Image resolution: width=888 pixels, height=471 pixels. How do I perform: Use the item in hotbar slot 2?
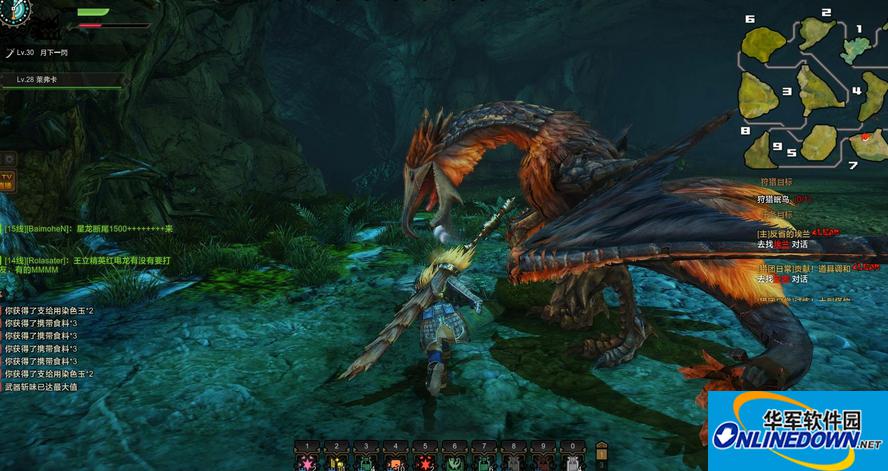click(337, 461)
